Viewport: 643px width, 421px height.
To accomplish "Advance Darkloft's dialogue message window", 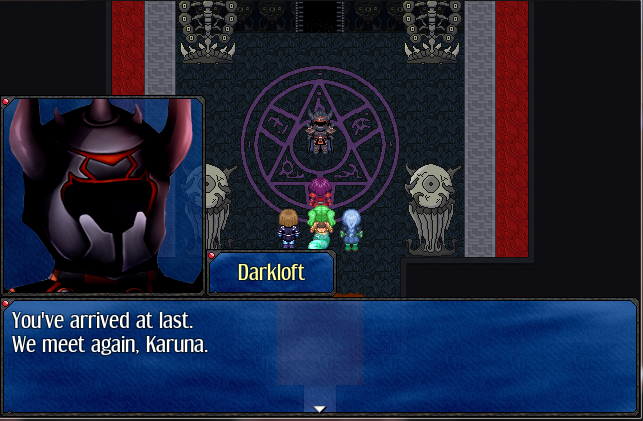I will 320,355.
